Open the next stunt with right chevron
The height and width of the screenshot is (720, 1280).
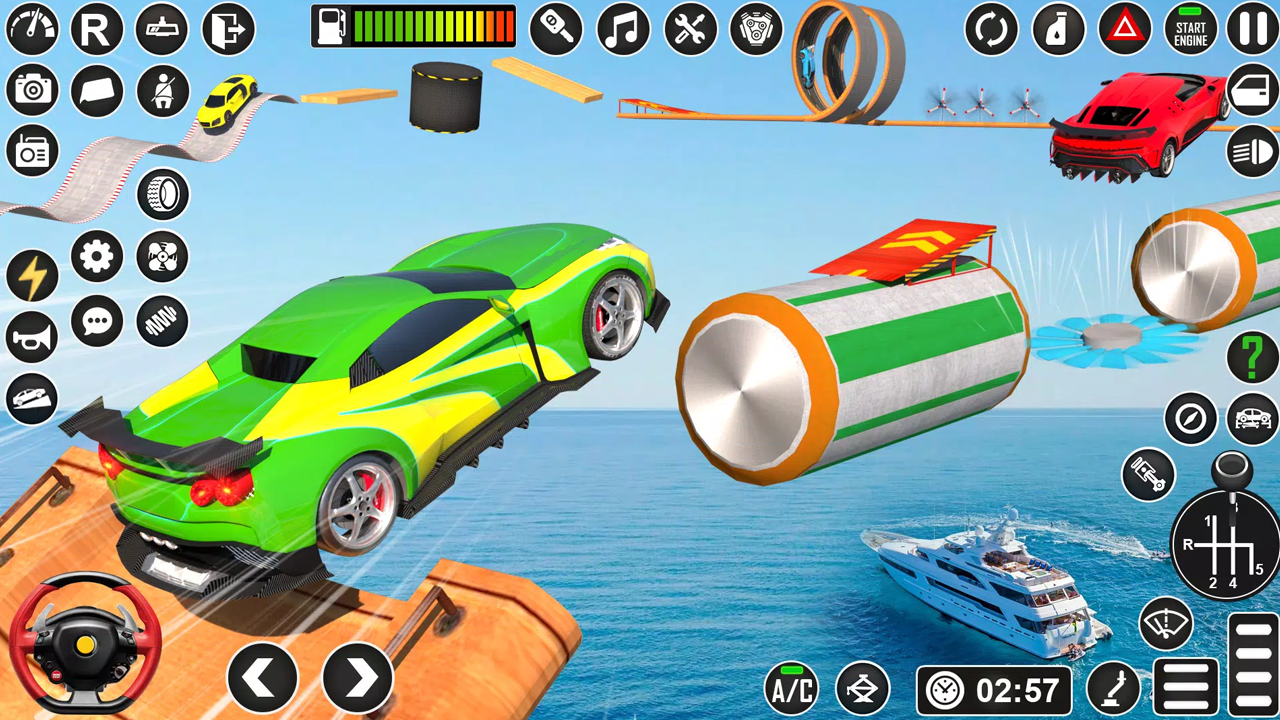[358, 676]
